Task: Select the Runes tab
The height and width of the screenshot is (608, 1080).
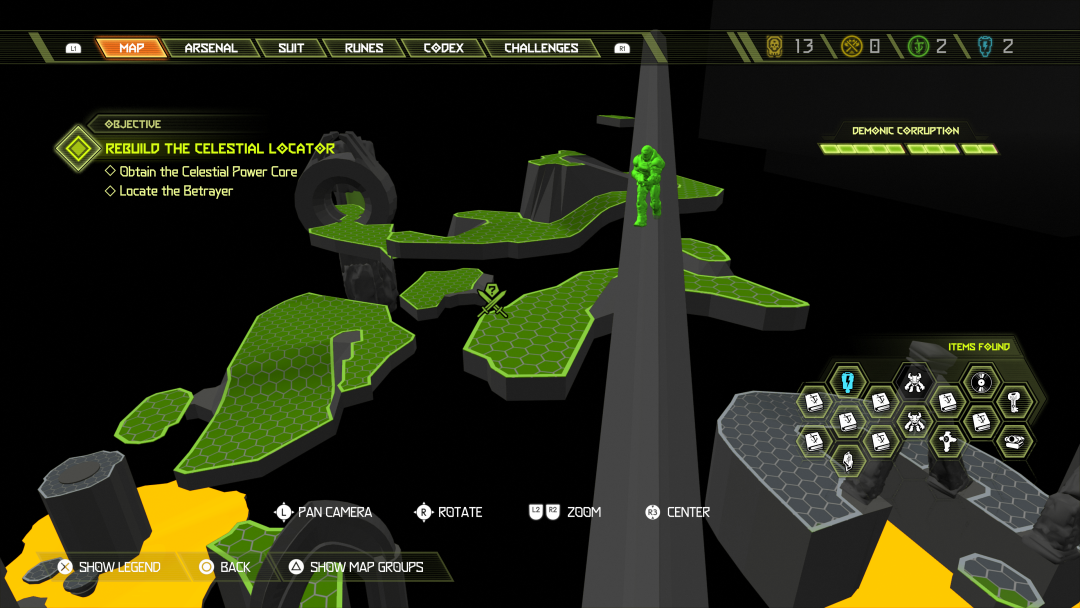Action: point(364,48)
